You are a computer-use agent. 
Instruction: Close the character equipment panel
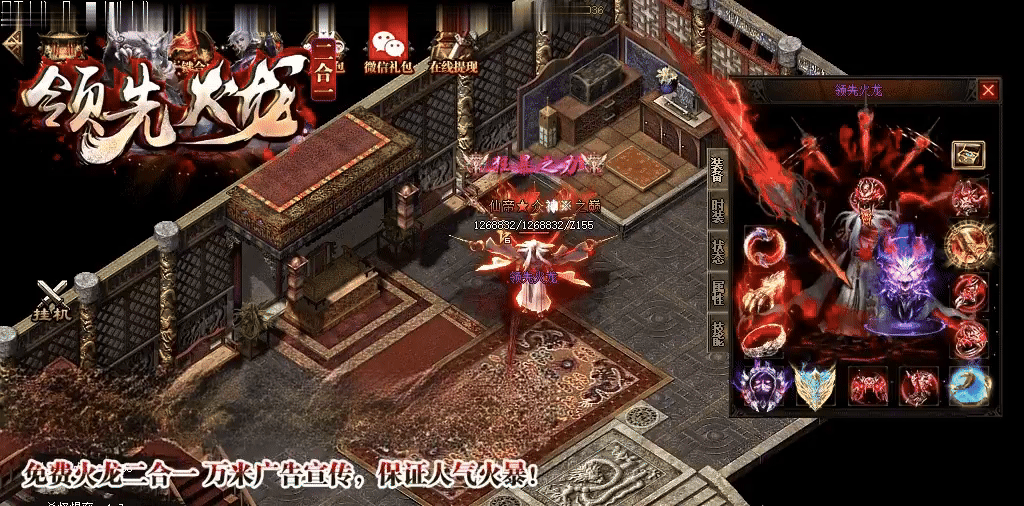click(x=988, y=91)
